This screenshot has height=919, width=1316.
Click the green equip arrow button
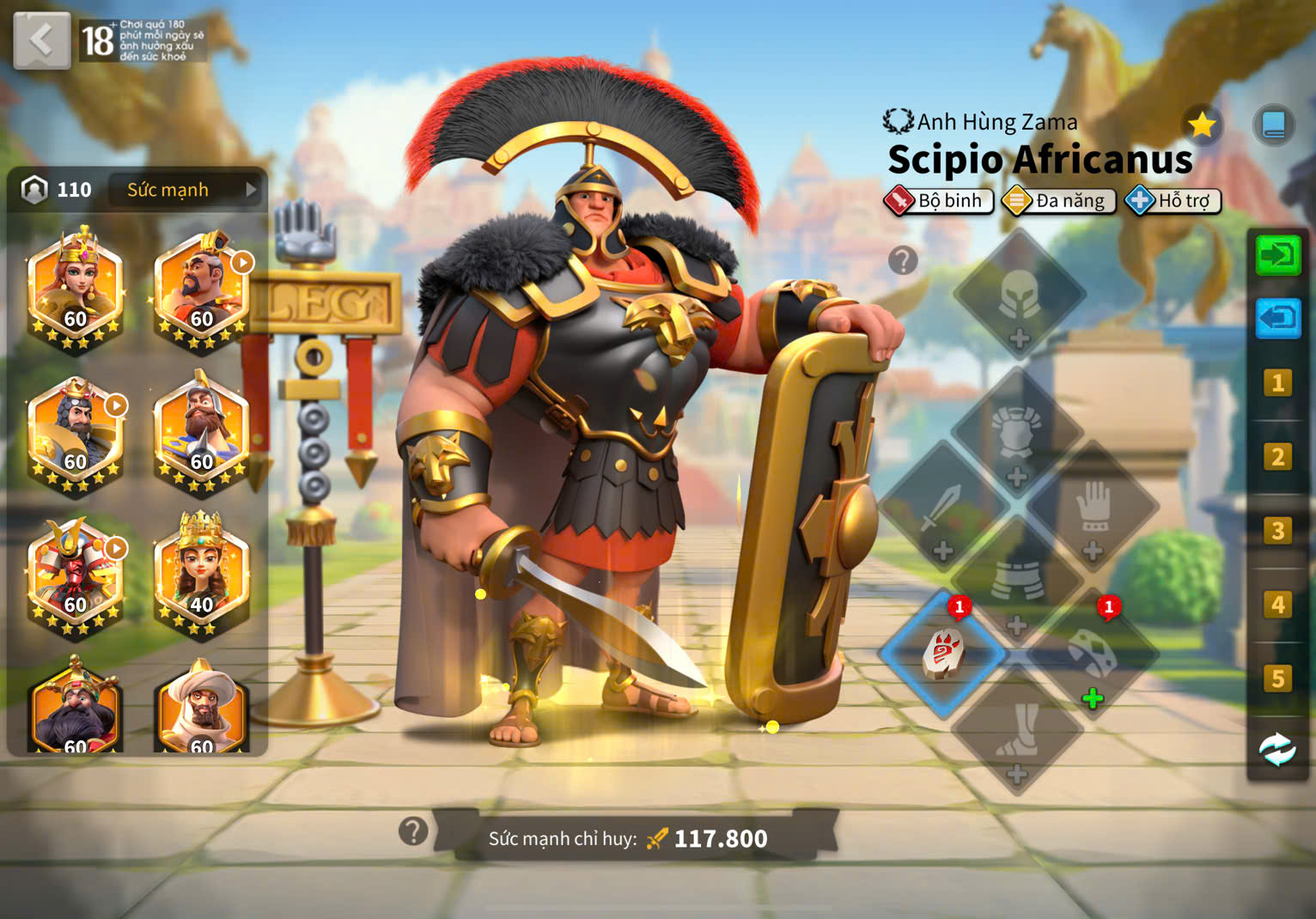[1277, 255]
